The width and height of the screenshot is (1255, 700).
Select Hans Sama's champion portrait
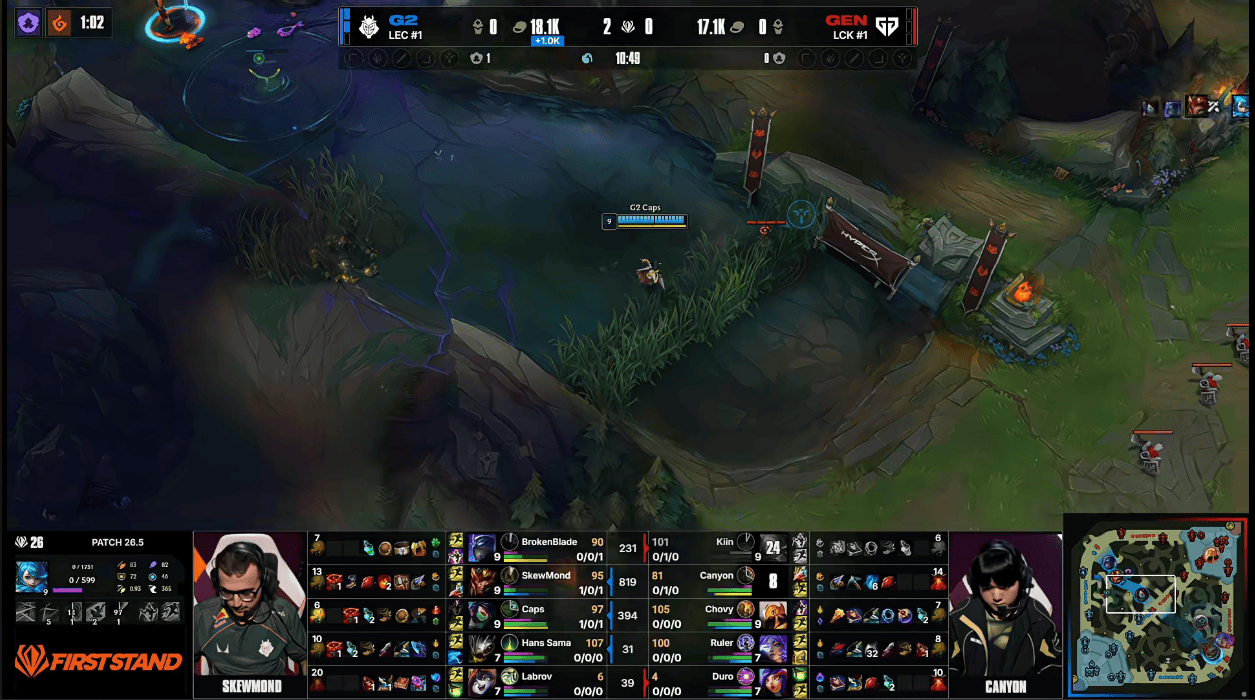pos(483,649)
